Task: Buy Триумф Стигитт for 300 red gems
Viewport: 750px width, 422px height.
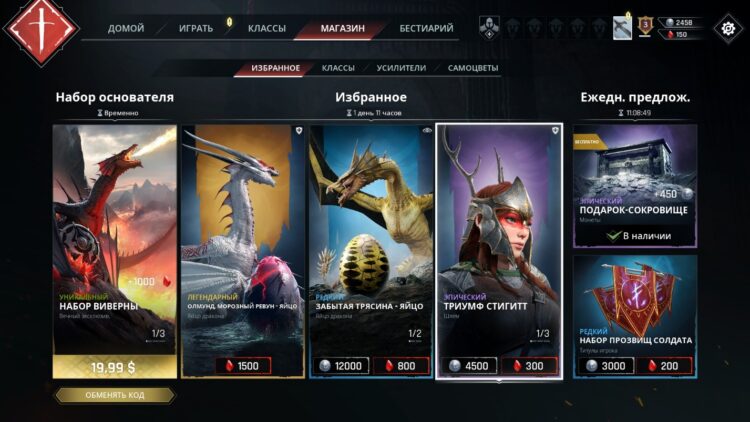Action: coord(529,366)
